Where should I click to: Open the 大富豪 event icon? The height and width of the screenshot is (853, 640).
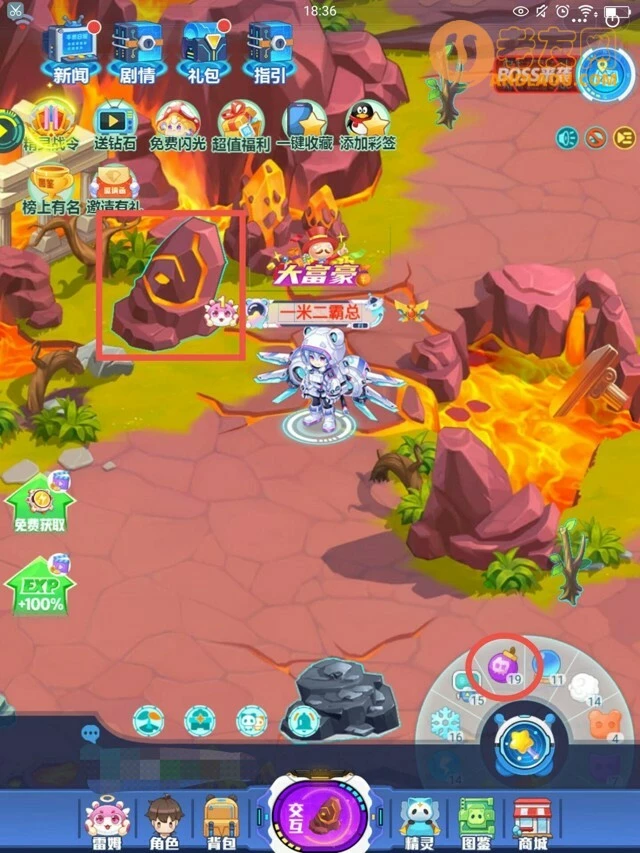pyautogui.click(x=319, y=253)
